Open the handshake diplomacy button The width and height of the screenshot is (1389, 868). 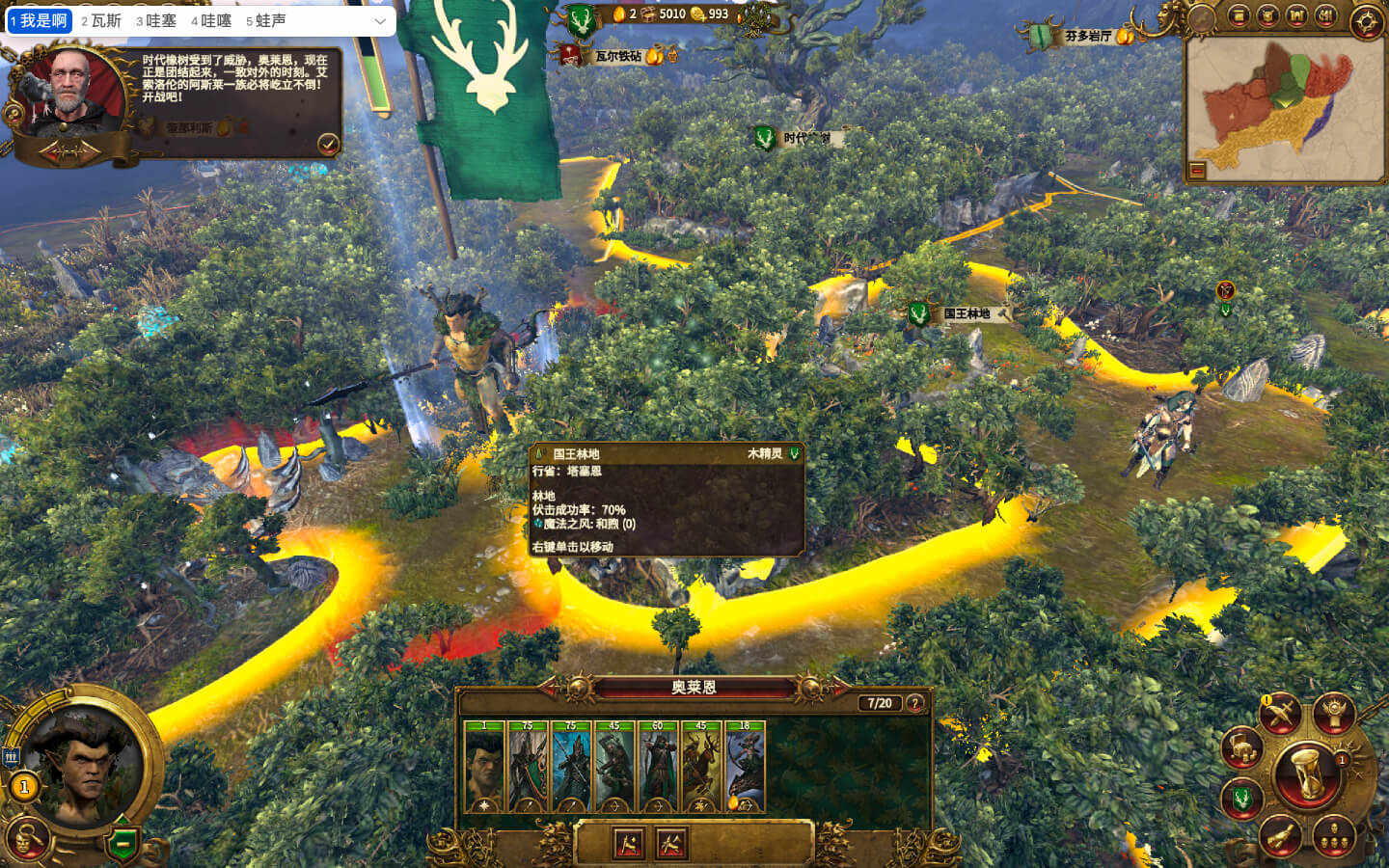[x=1280, y=836]
